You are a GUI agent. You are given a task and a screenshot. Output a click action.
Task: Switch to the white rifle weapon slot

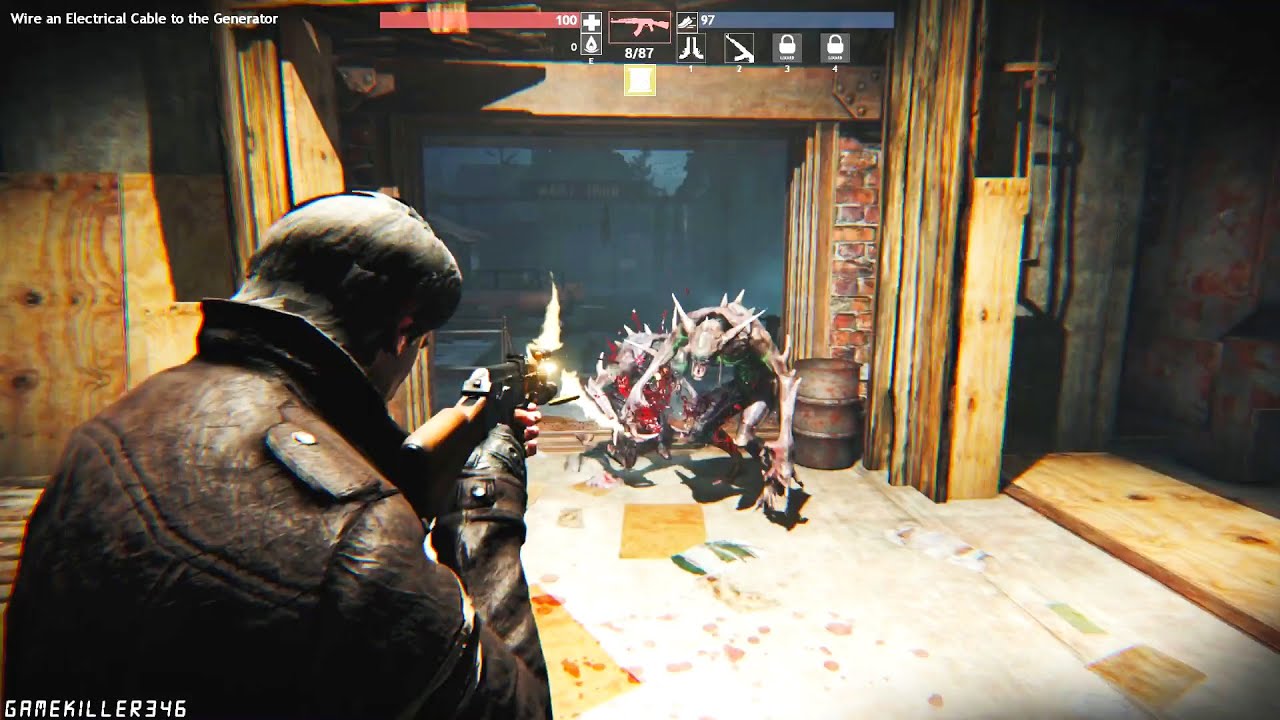739,47
